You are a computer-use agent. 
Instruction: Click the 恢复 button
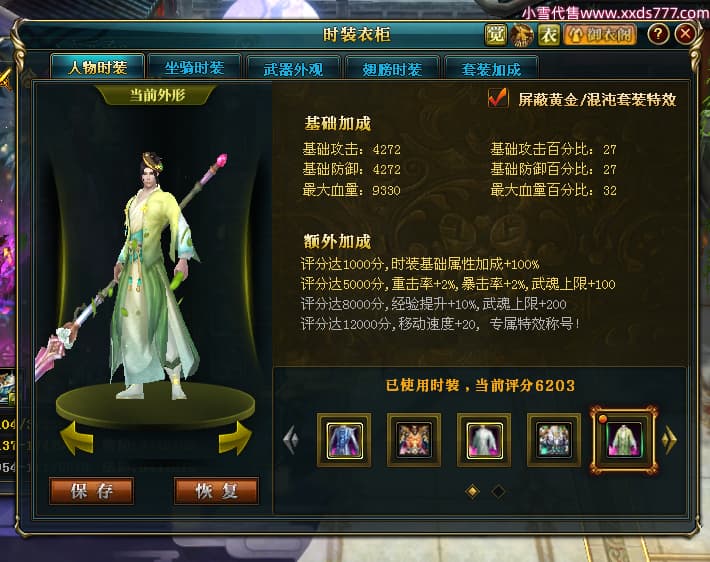coord(216,491)
